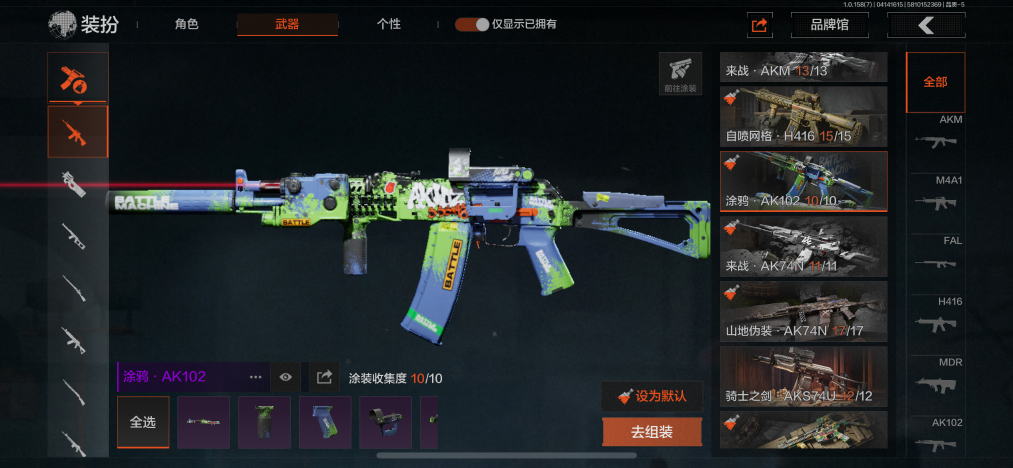Open the 品牌馆 brand hall
This screenshot has width=1013, height=468.
[829, 25]
